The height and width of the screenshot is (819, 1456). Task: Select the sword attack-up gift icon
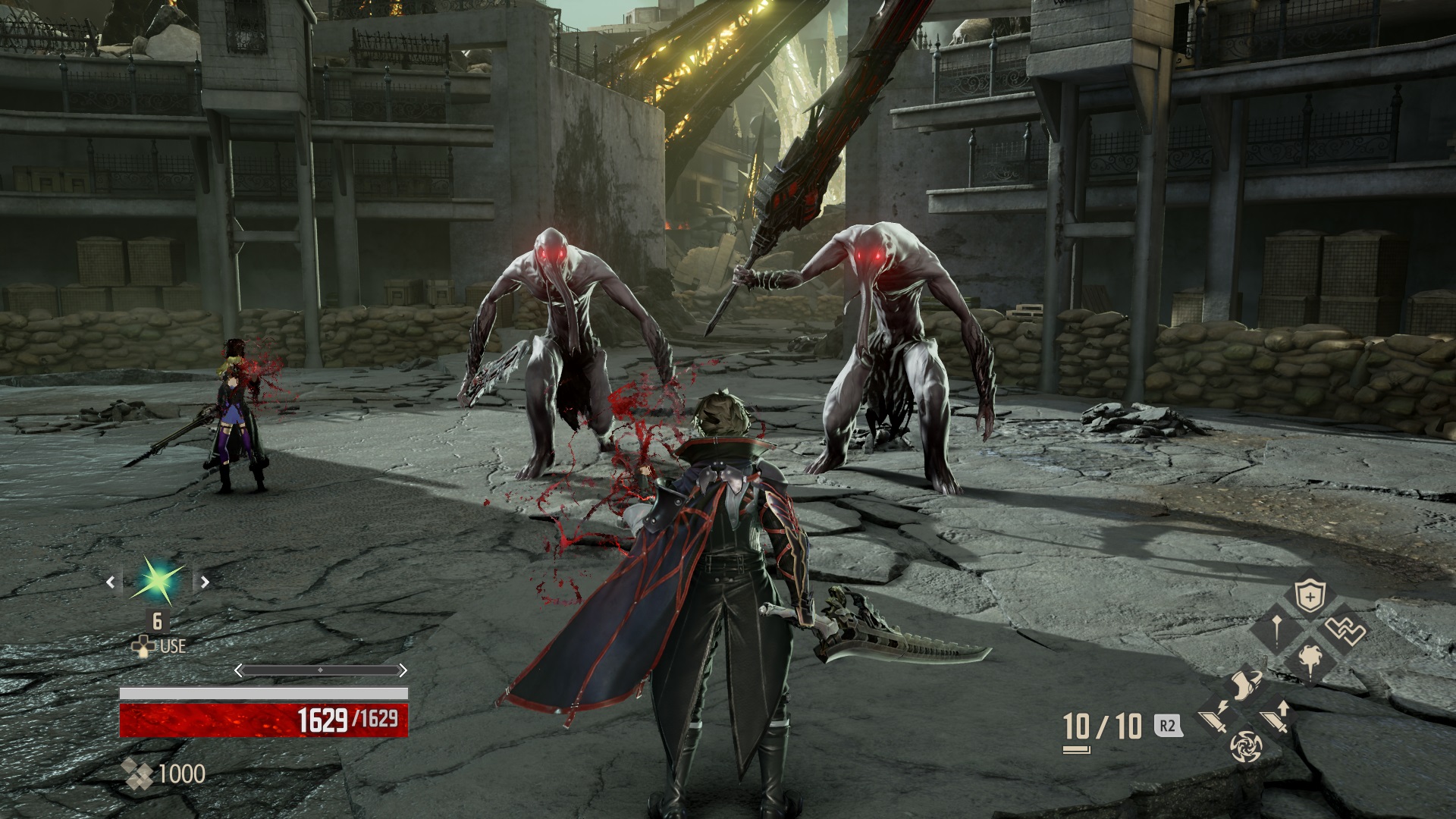(x=1277, y=718)
